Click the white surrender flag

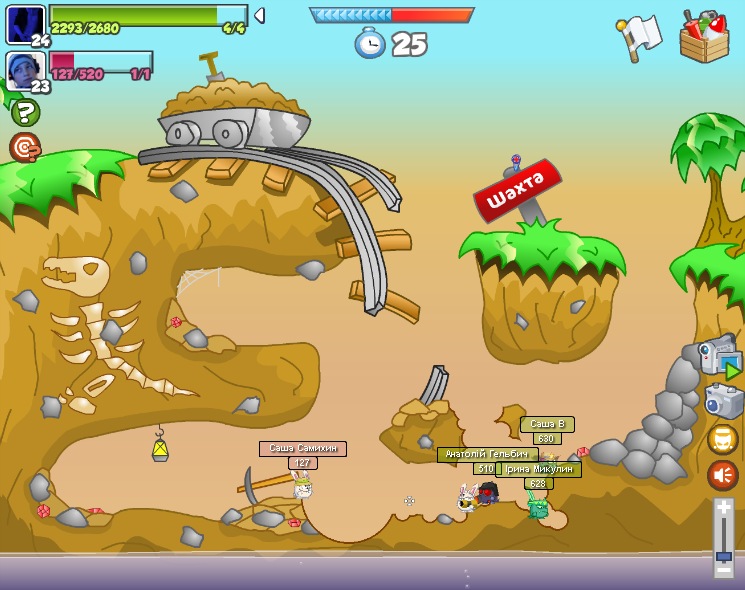(x=639, y=37)
